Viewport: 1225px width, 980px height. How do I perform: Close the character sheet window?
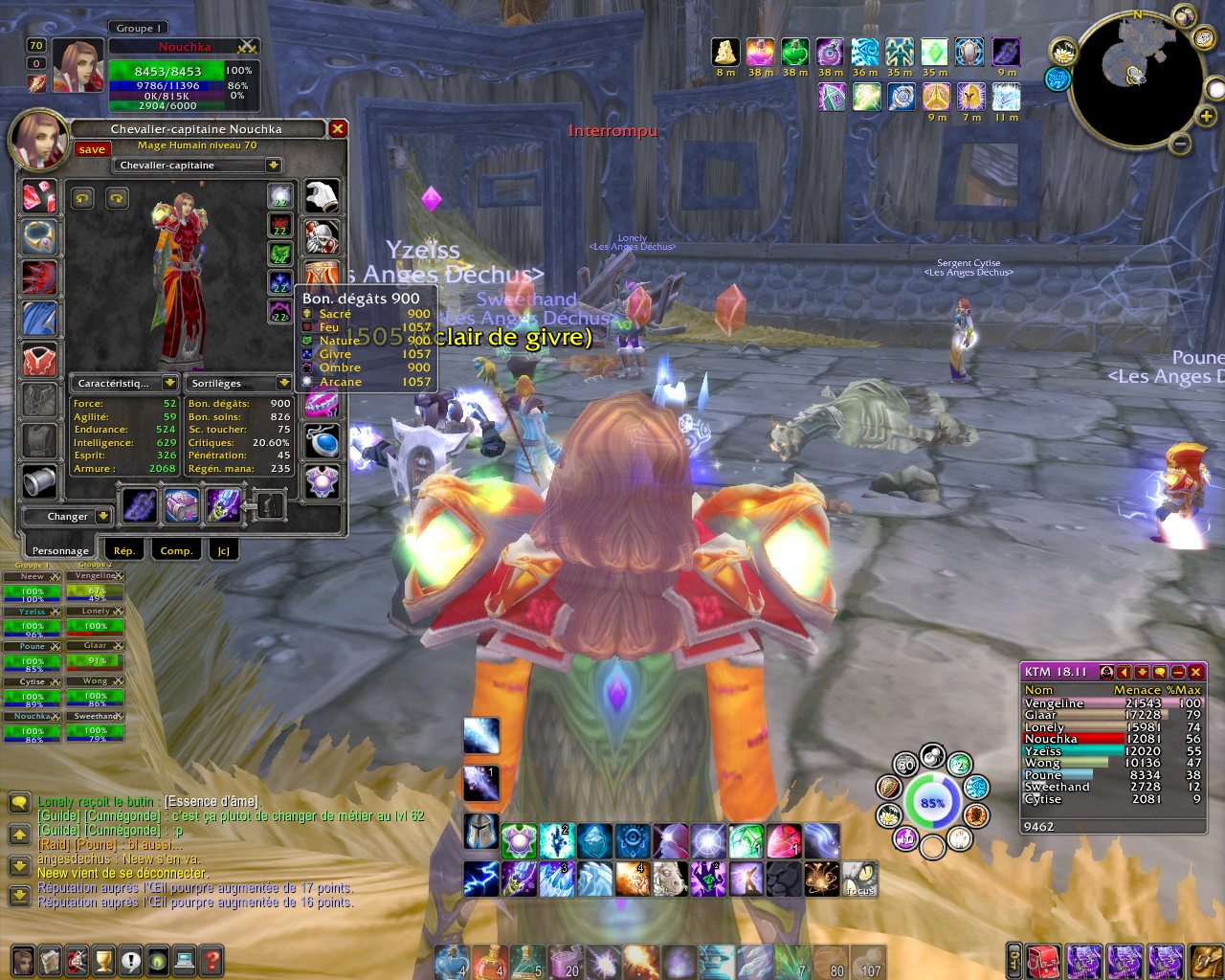337,128
